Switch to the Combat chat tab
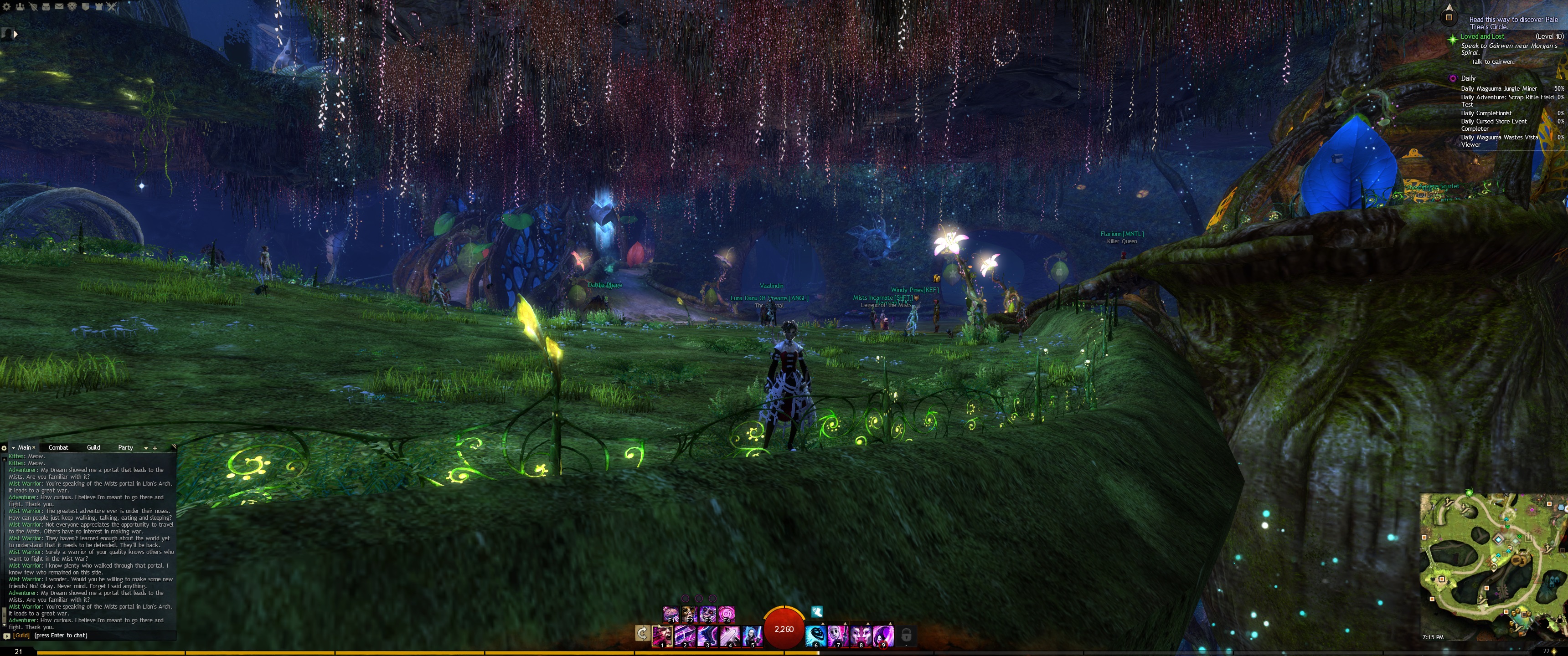This screenshot has height=656, width=1568. [58, 447]
